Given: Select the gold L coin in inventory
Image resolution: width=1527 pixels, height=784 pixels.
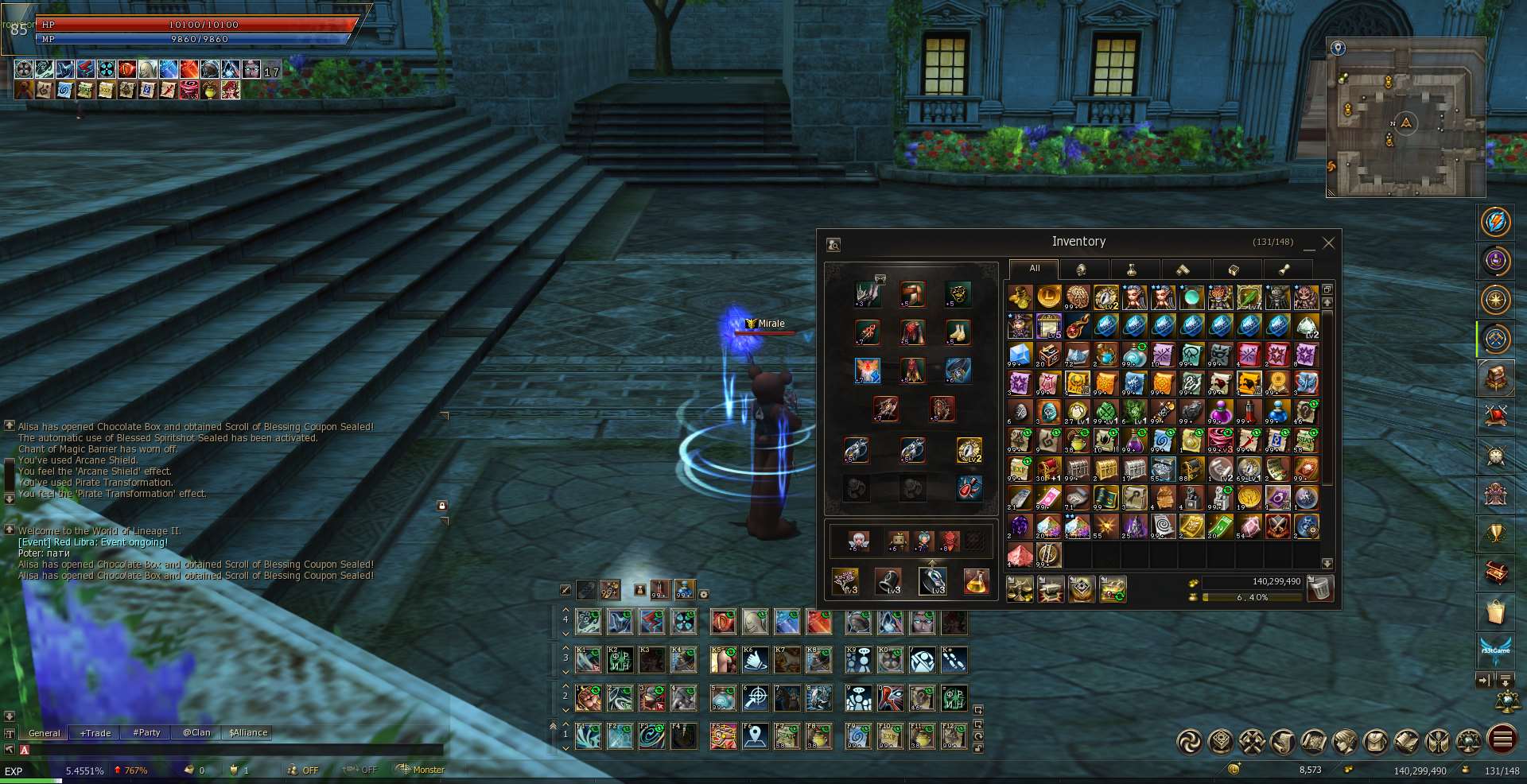Looking at the screenshot, I should 1048,297.
